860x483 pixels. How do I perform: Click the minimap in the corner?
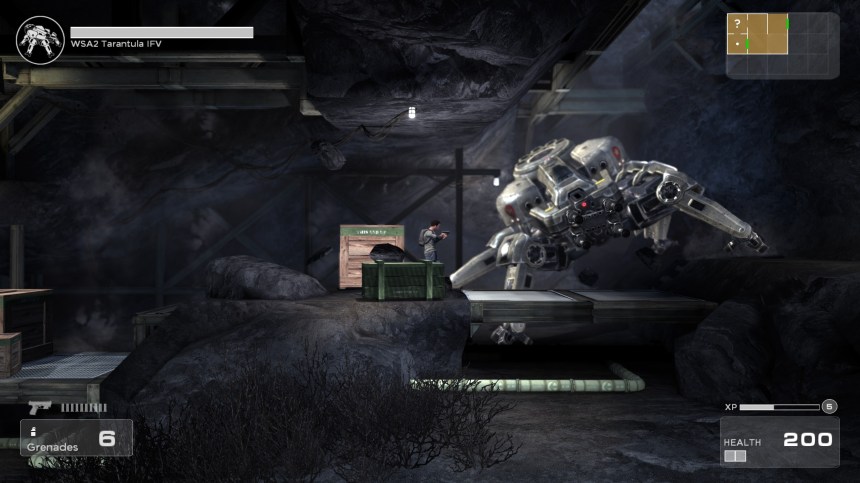click(x=782, y=44)
